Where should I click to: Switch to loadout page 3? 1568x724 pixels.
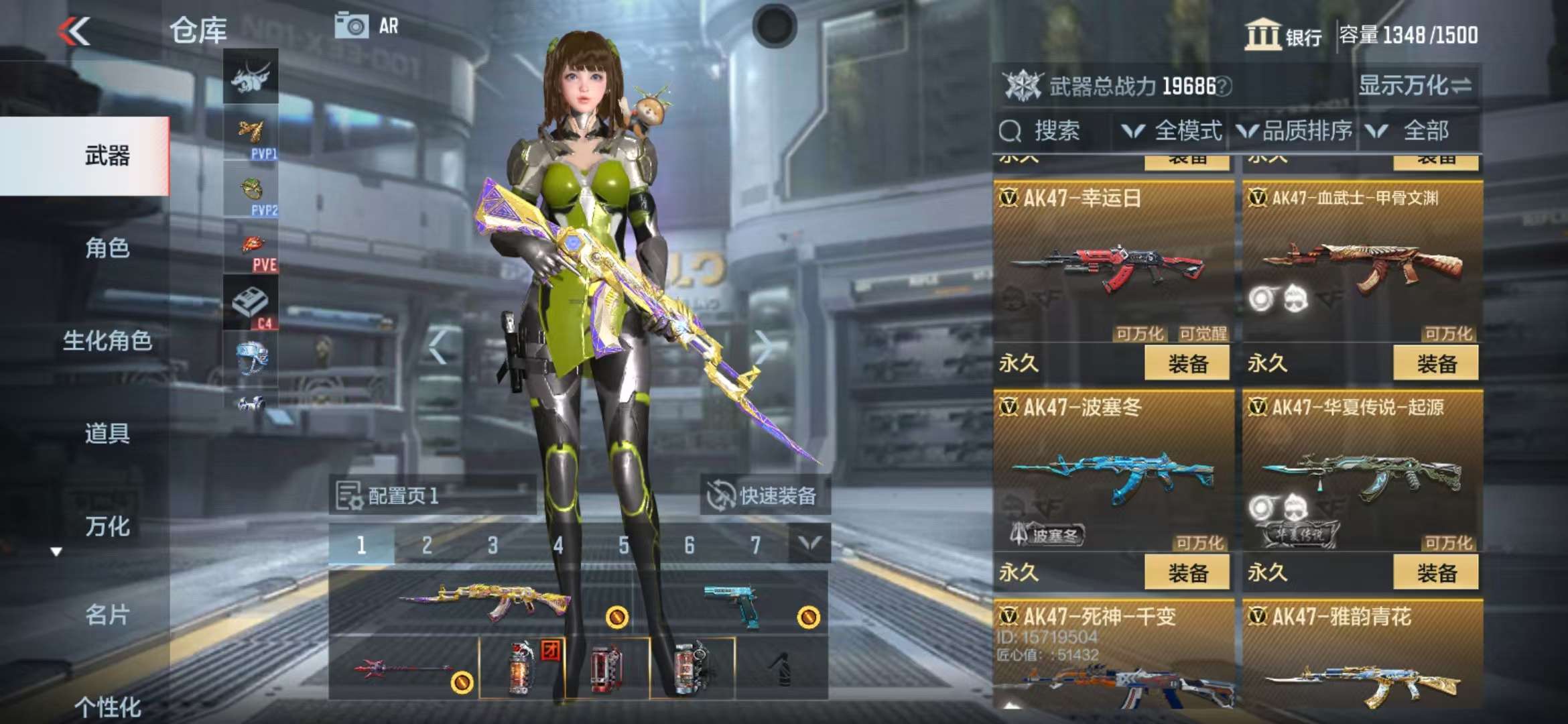[x=493, y=546]
